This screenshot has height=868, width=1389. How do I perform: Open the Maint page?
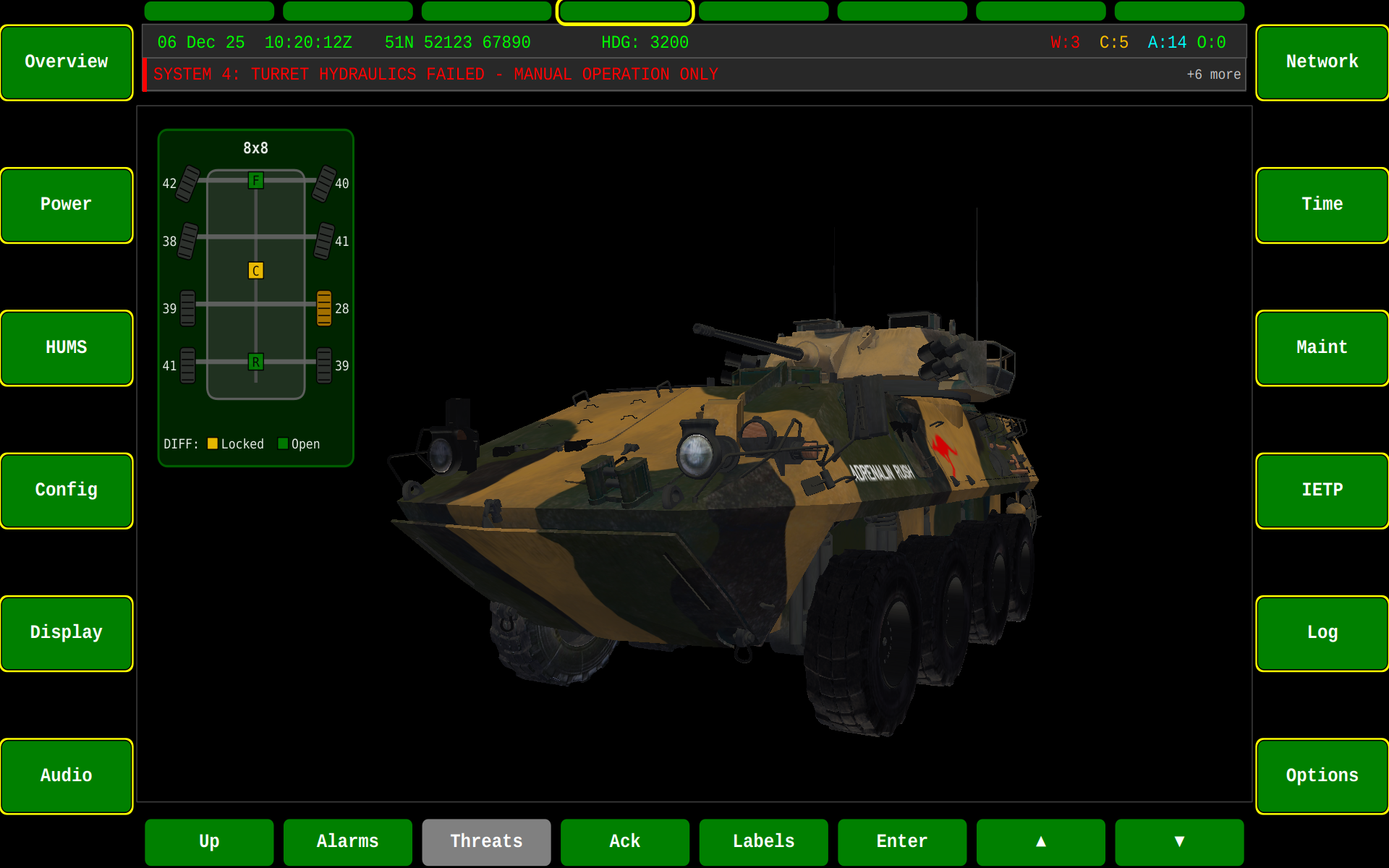click(1322, 347)
